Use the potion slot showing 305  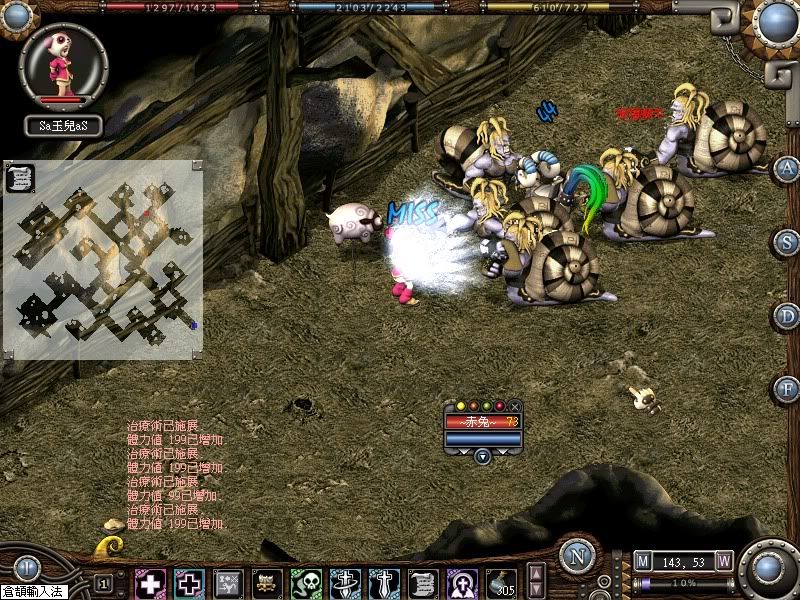tap(502, 583)
